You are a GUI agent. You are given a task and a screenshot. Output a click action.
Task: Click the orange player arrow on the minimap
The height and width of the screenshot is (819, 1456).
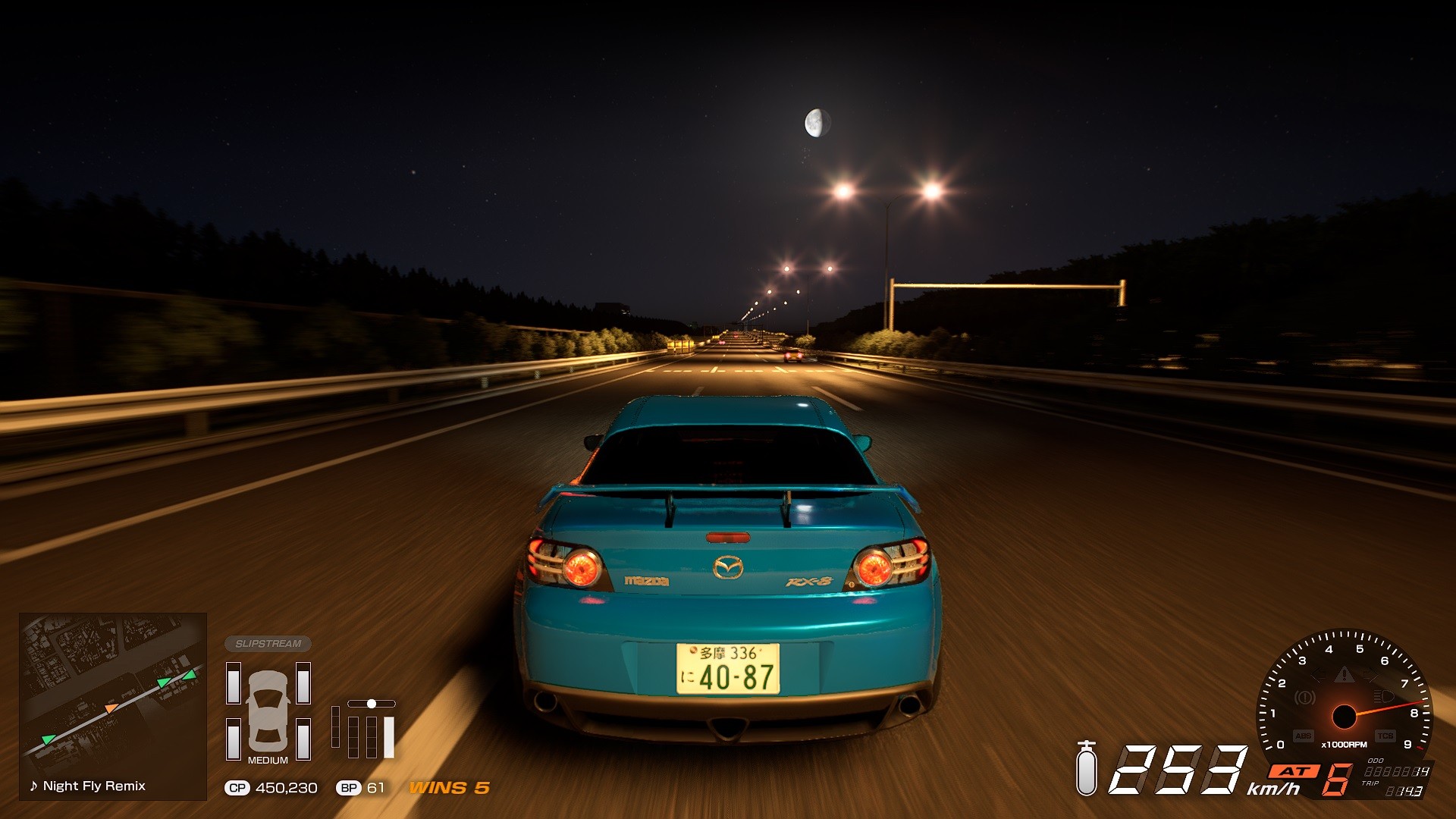[111, 708]
